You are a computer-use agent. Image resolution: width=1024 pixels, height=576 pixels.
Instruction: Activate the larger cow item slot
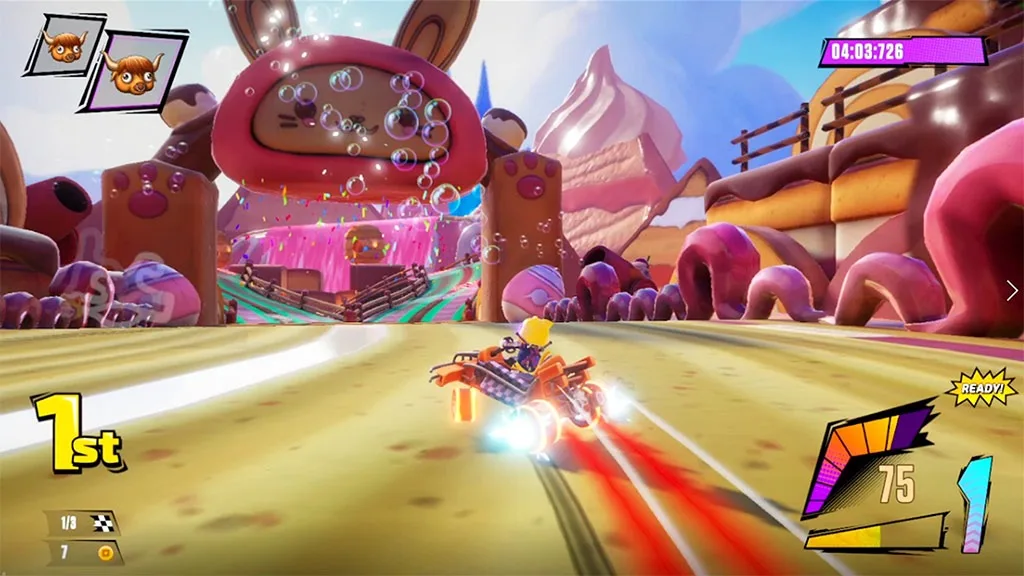[x=133, y=70]
